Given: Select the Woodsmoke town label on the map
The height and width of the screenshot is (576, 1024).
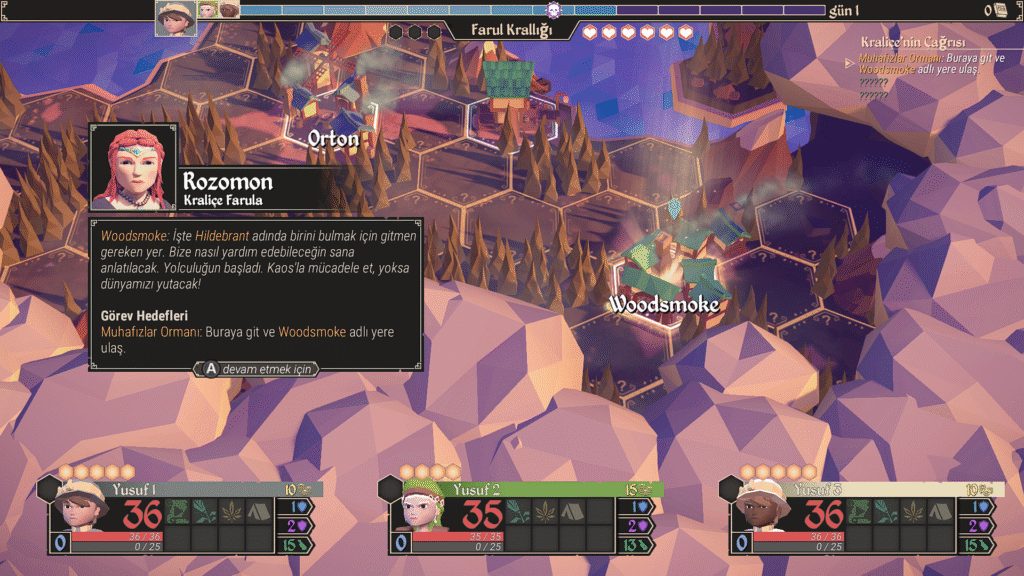Looking at the screenshot, I should click(x=664, y=303).
